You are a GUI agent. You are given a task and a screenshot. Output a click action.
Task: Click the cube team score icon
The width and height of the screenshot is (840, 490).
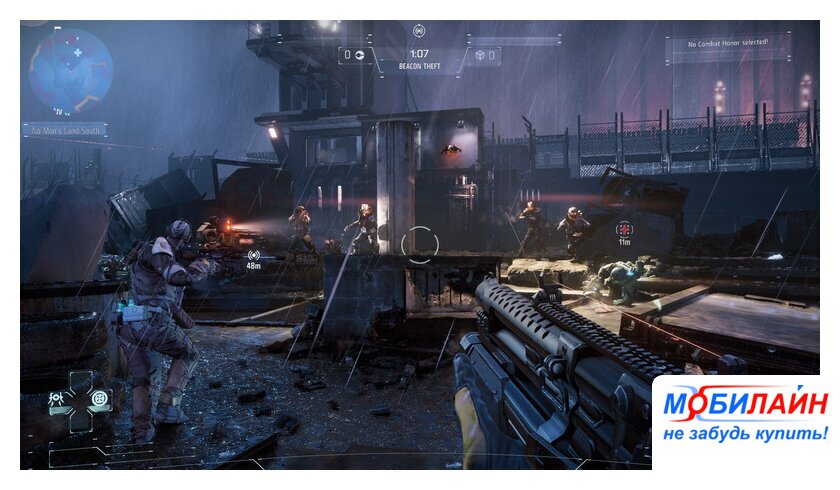pos(480,55)
